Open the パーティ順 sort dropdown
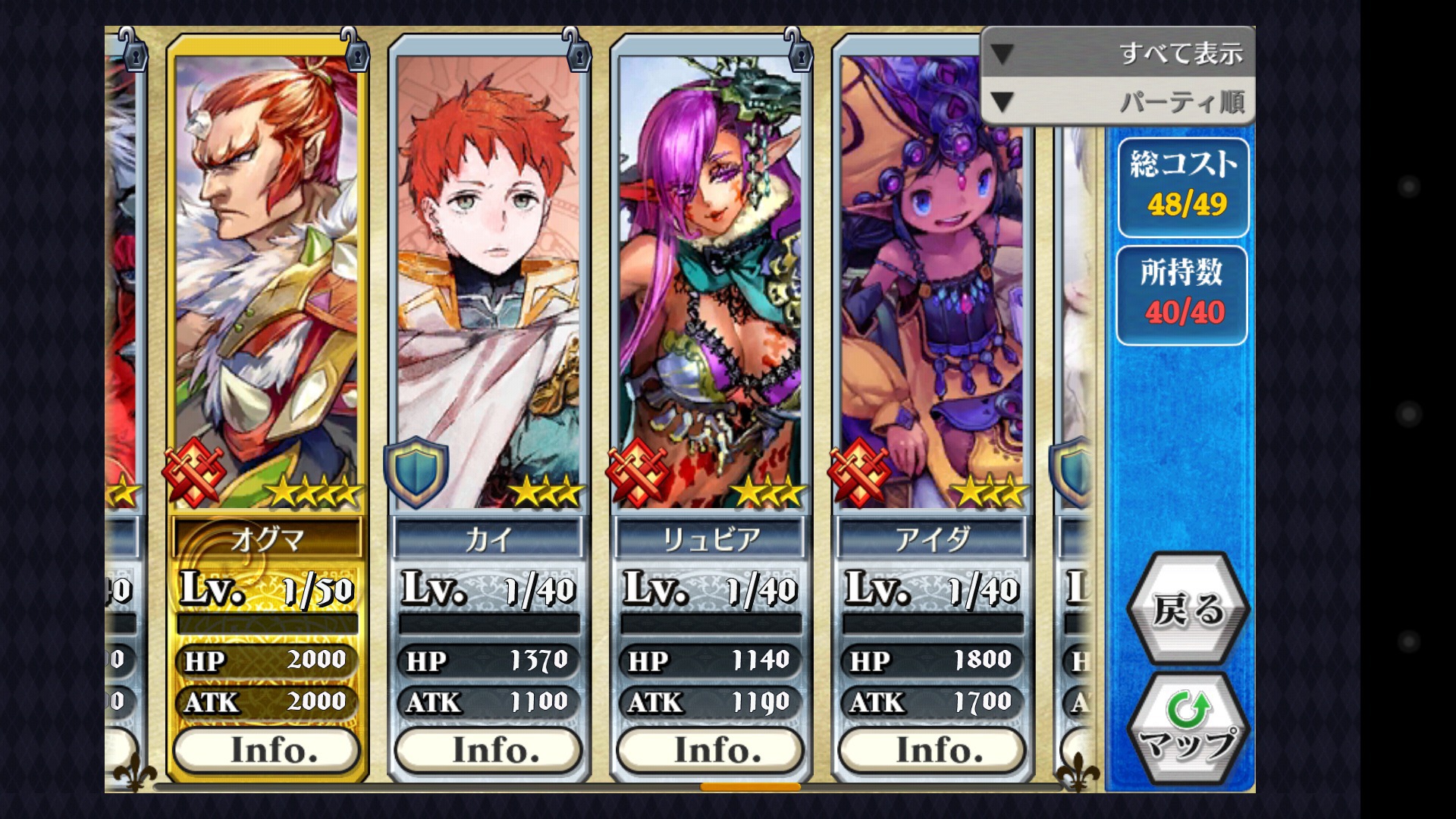 (x=1119, y=102)
